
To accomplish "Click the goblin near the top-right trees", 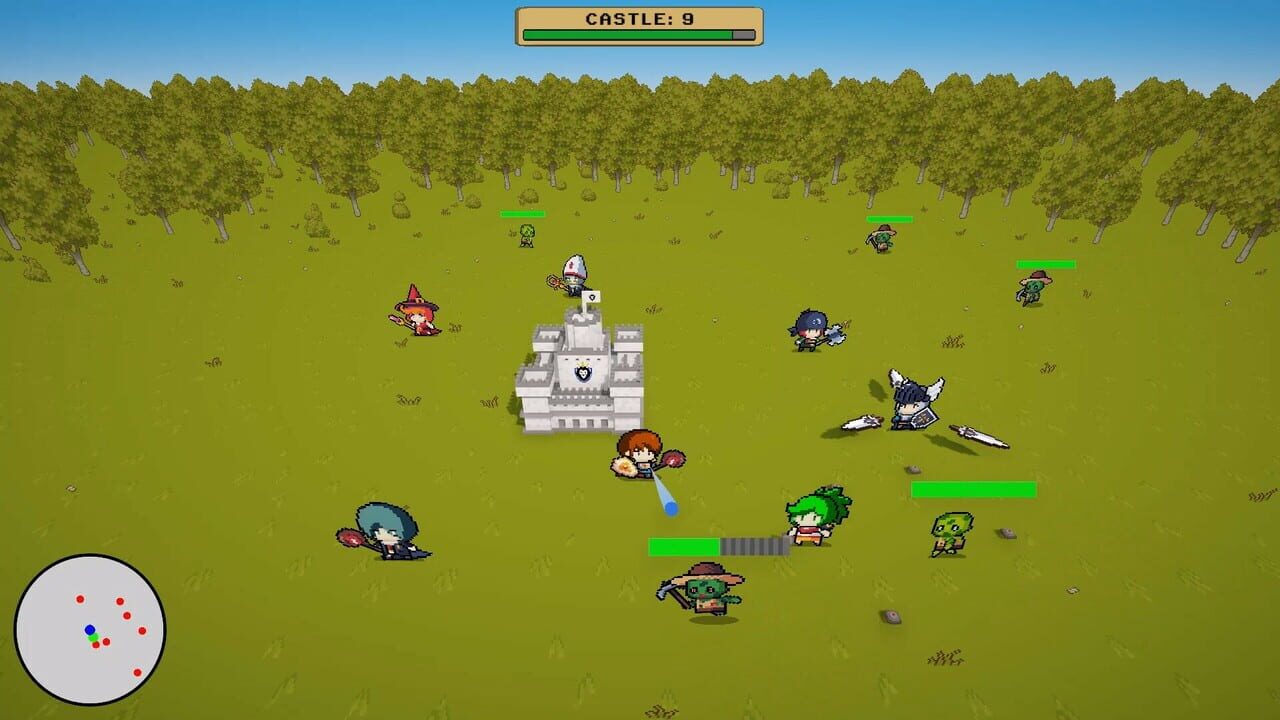I will 880,237.
